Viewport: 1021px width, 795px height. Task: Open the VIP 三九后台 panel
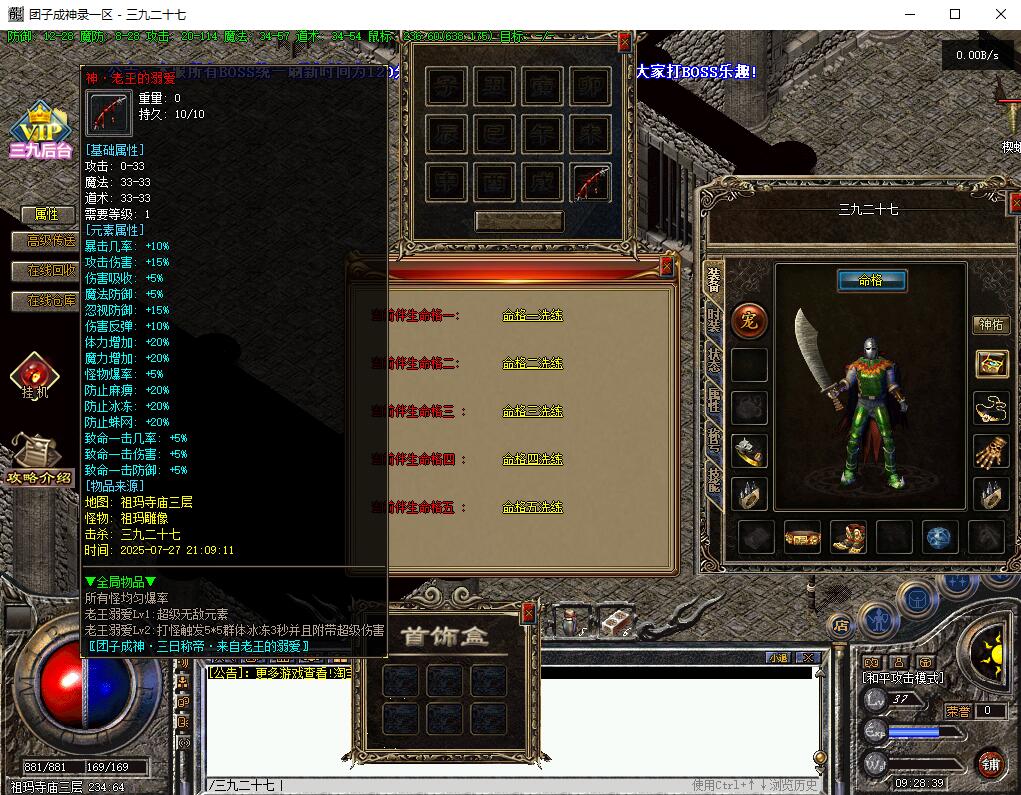click(x=40, y=131)
